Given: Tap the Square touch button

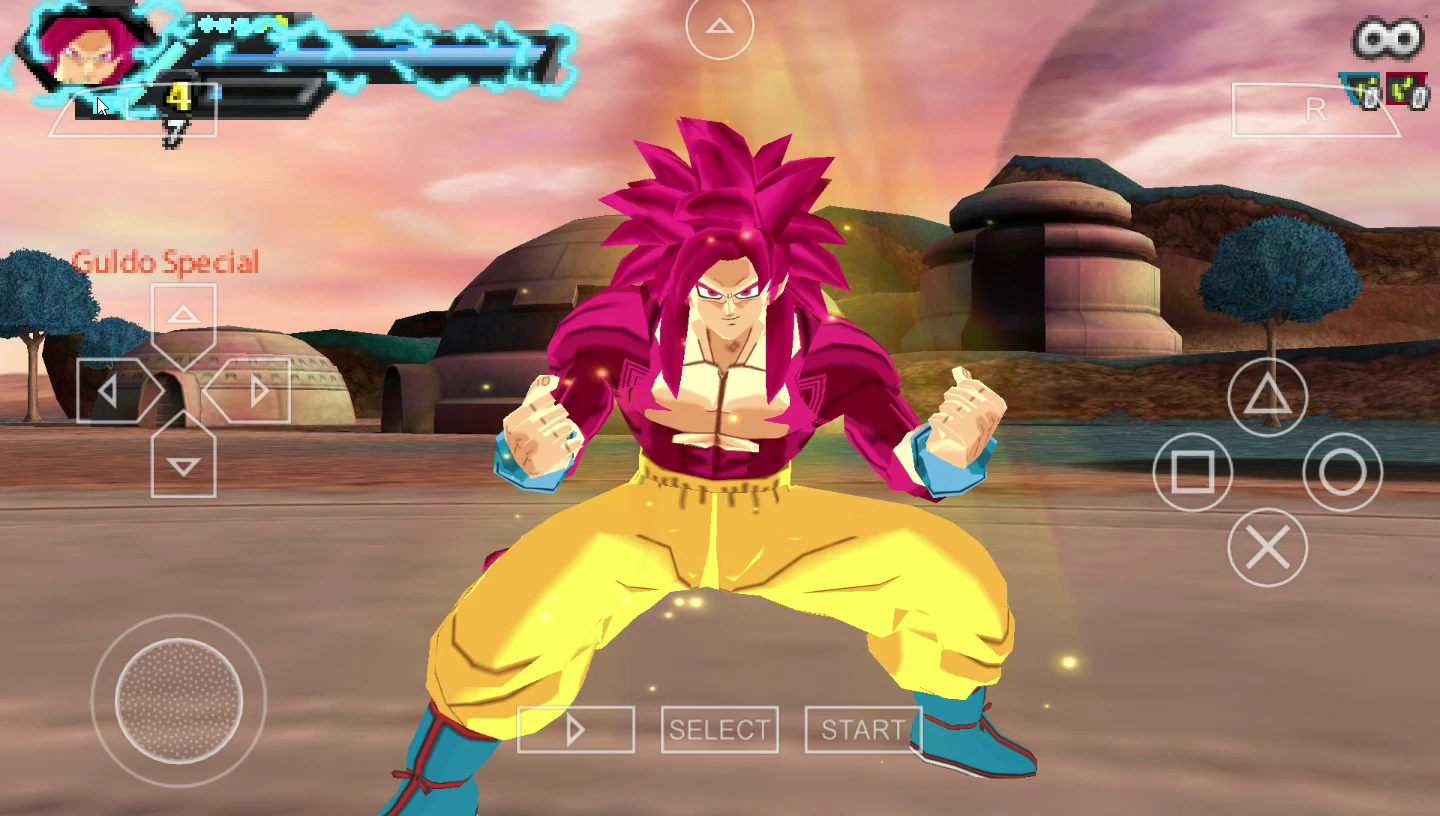Looking at the screenshot, I should click(x=1192, y=472).
